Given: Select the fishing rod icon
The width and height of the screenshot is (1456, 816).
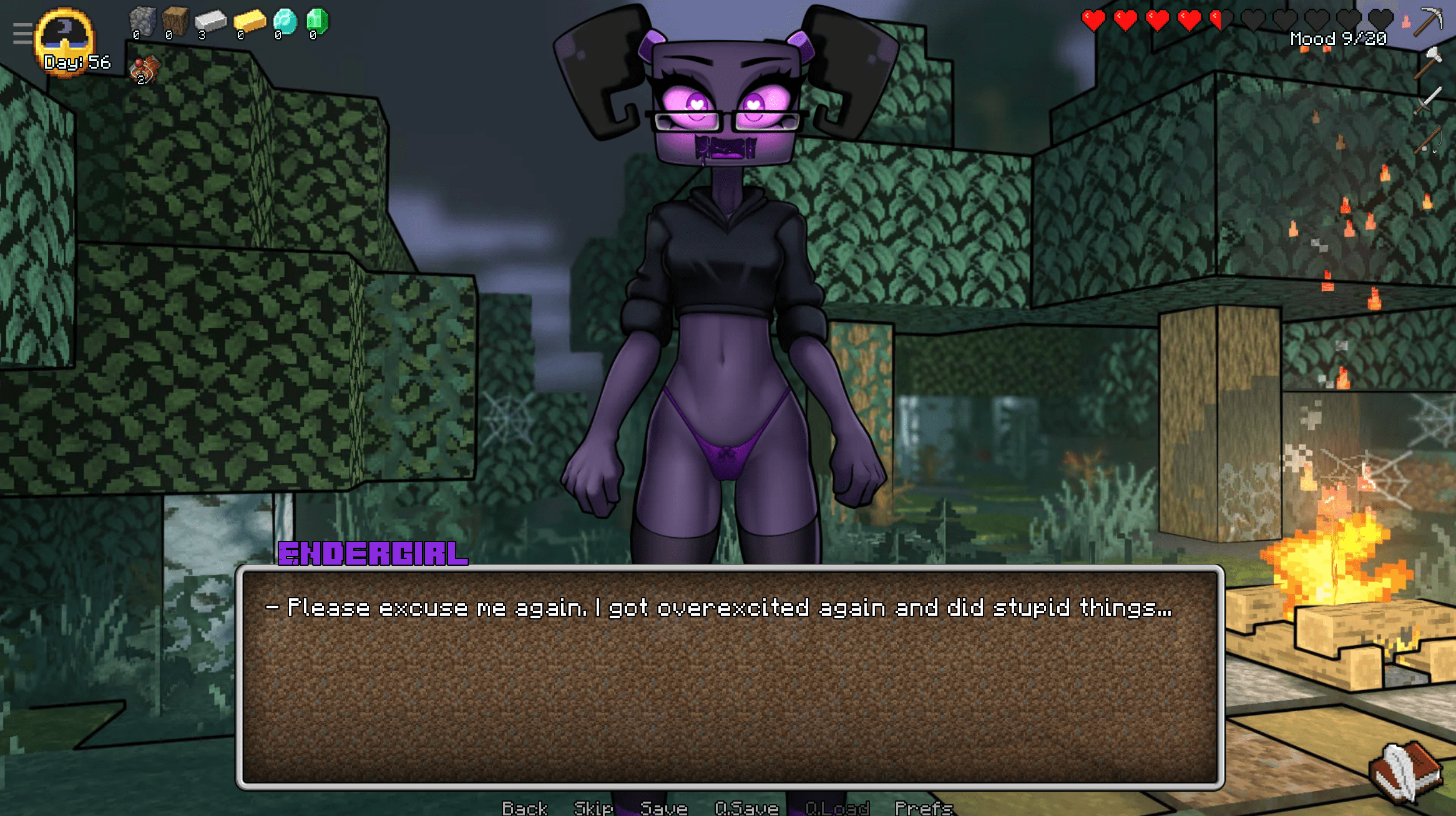Looking at the screenshot, I should coord(1428,138).
